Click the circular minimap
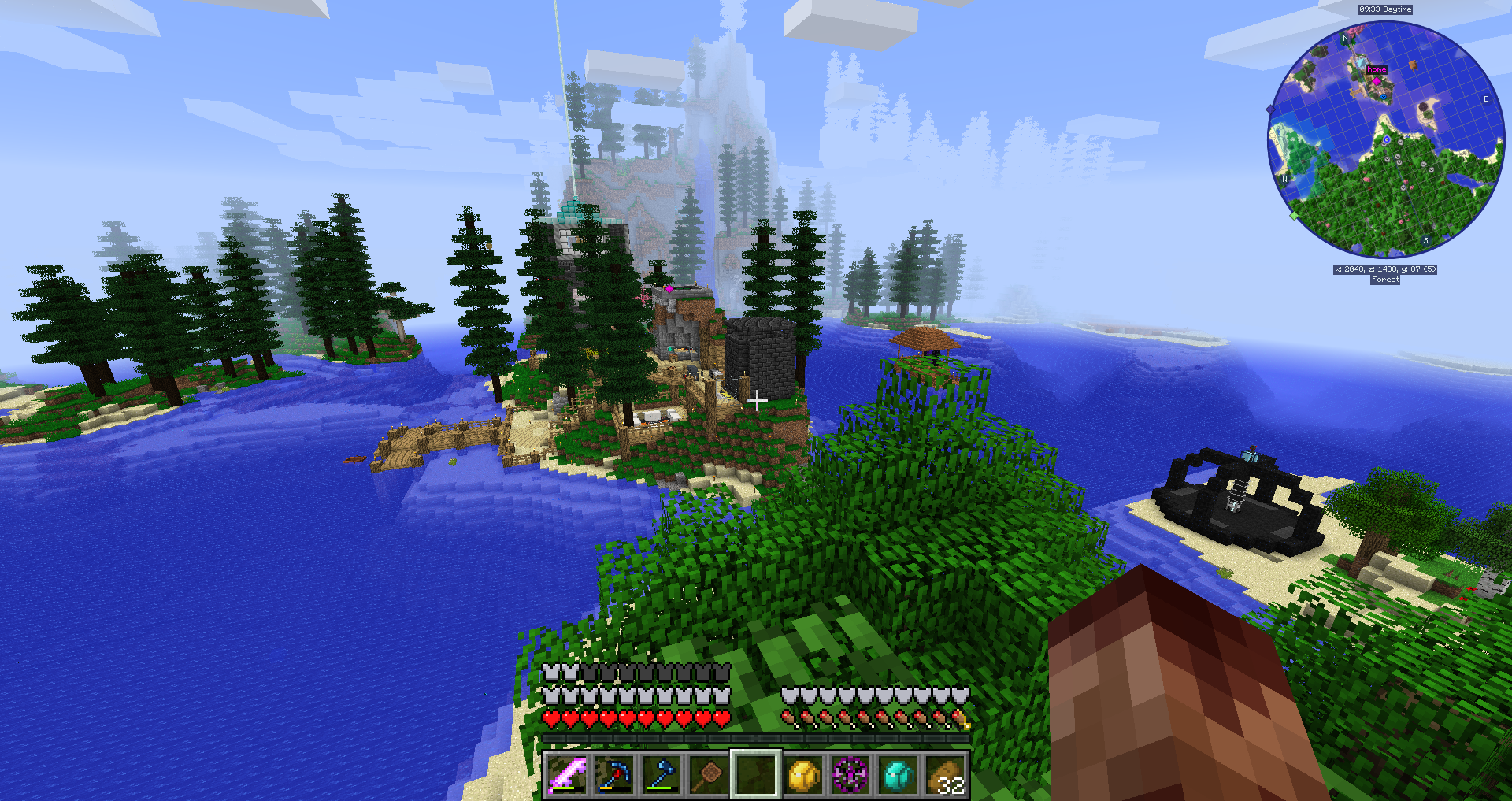1512x801 pixels. (1386, 139)
